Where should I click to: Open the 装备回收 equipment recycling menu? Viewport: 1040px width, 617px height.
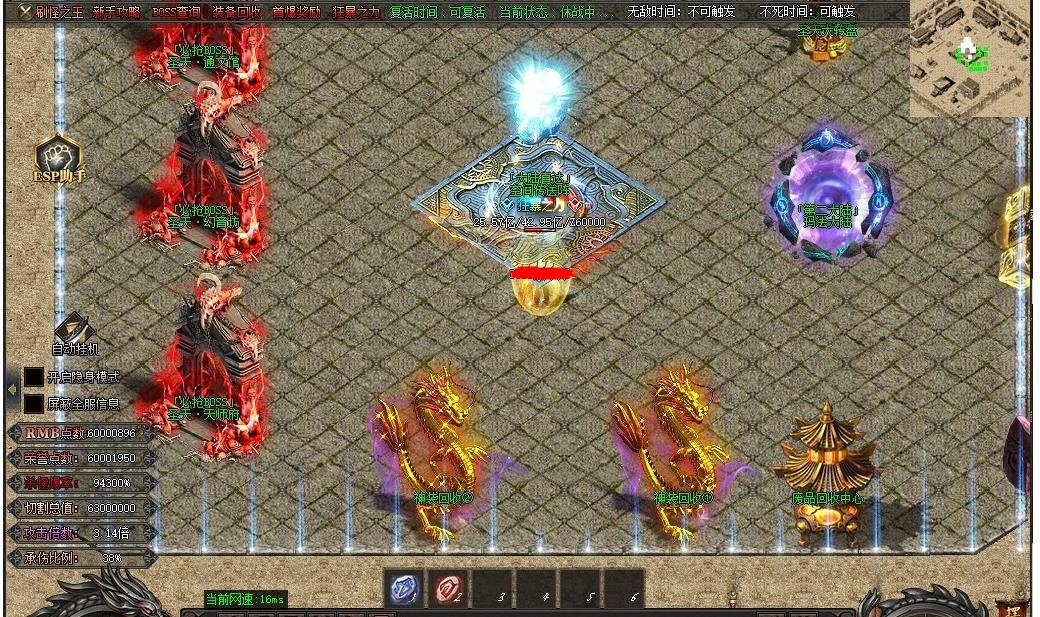click(x=236, y=12)
